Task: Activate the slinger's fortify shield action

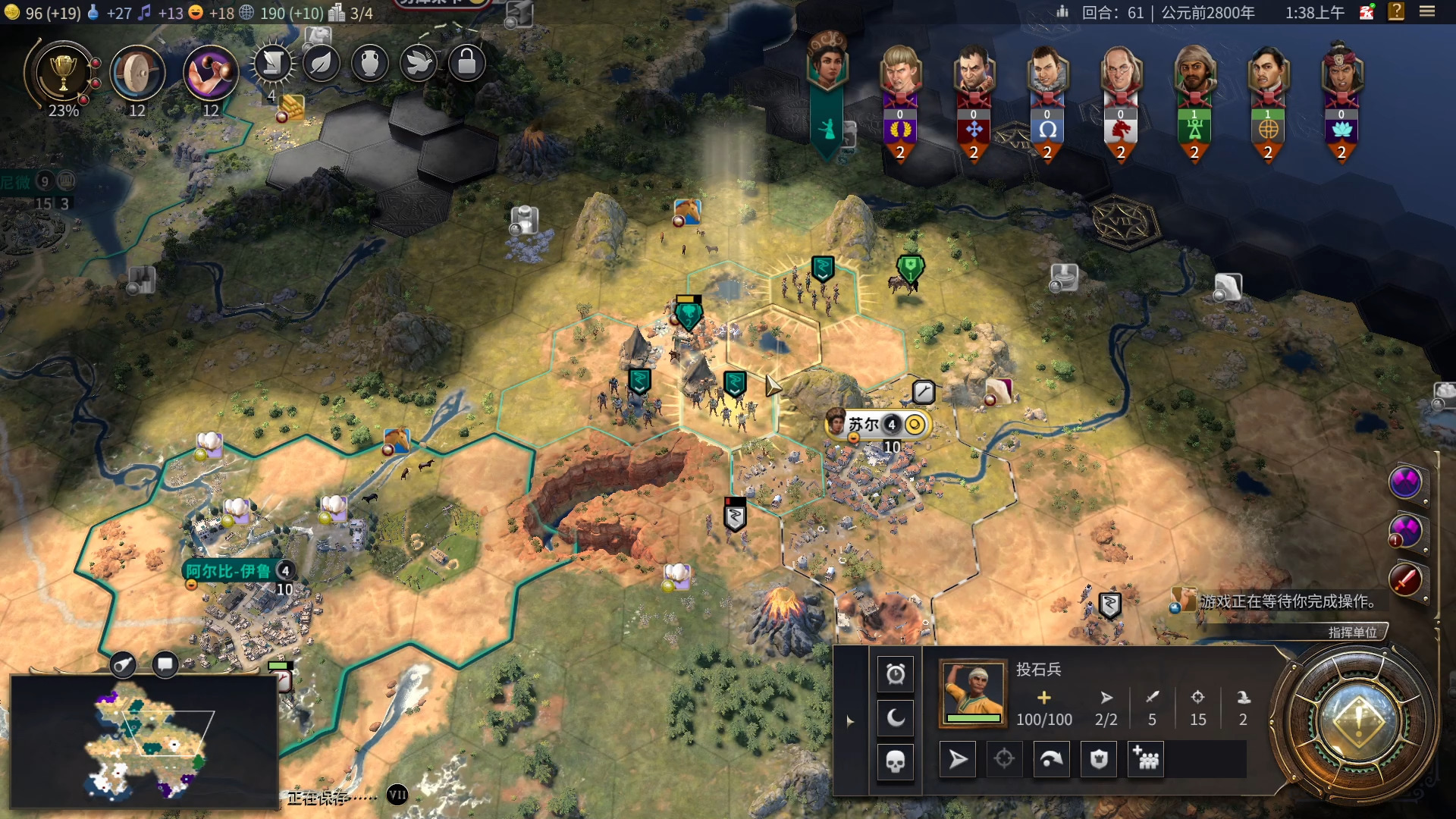Action: (1099, 759)
